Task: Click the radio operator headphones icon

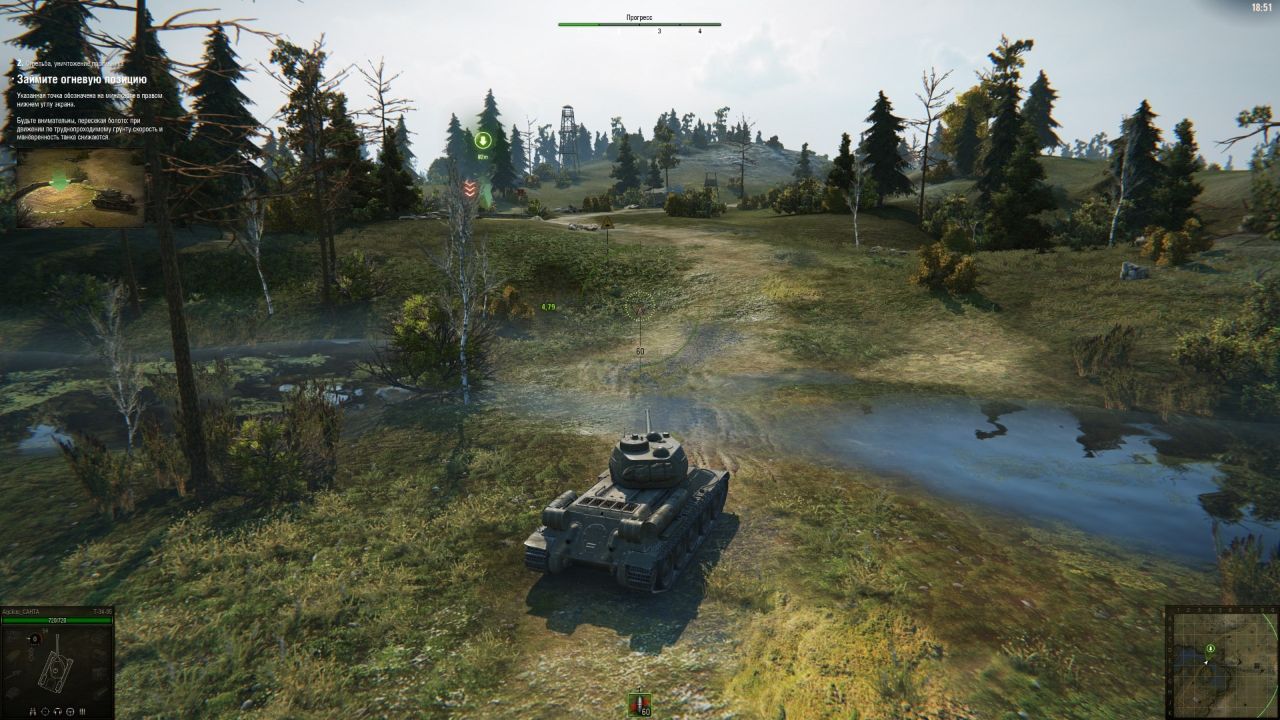Action: coord(58,711)
